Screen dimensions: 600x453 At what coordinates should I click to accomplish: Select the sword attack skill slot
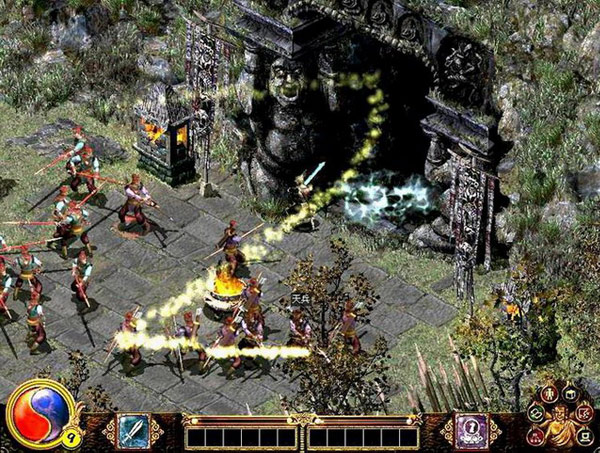133,430
